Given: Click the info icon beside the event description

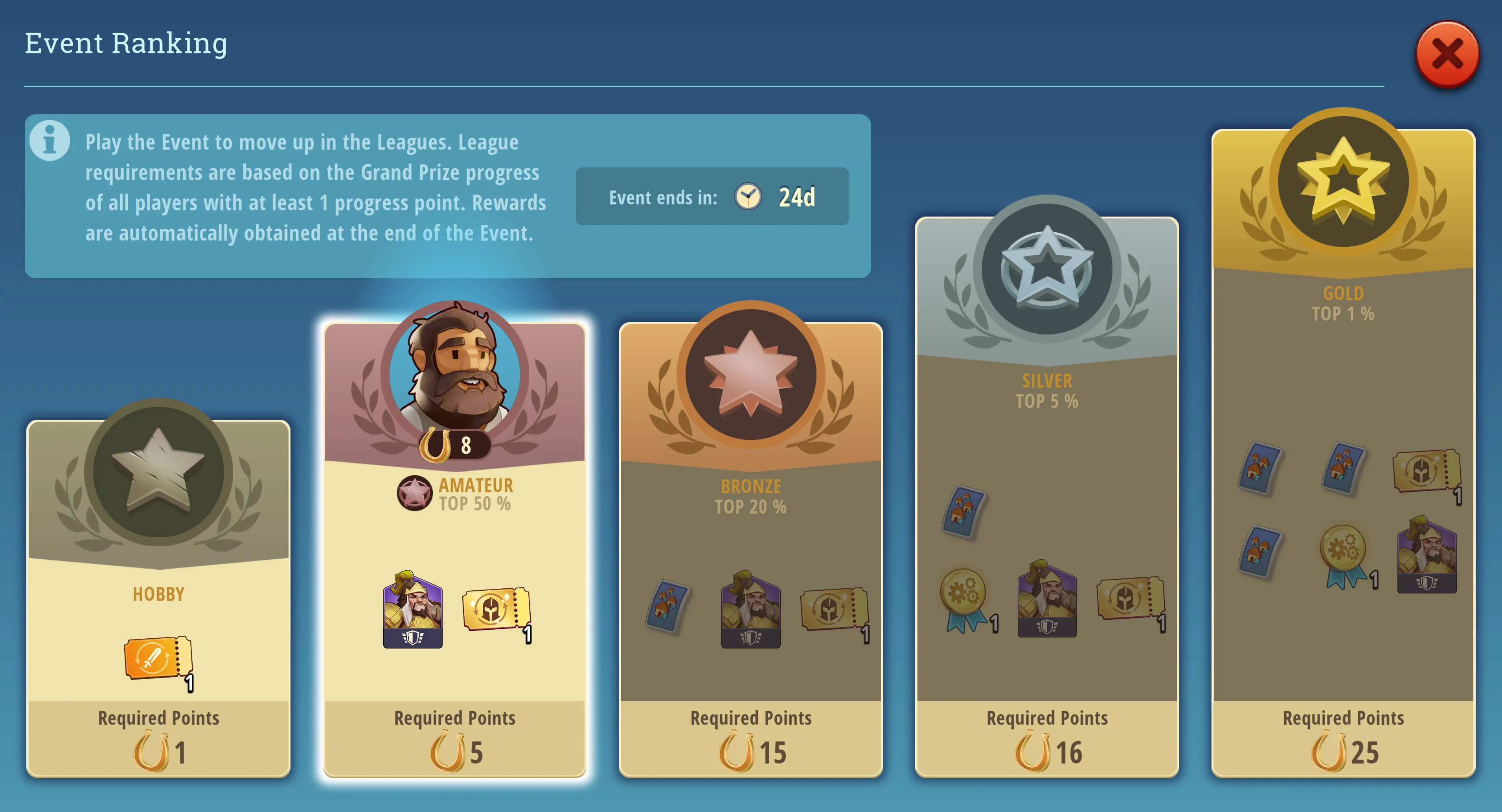Looking at the screenshot, I should pos(50,140).
